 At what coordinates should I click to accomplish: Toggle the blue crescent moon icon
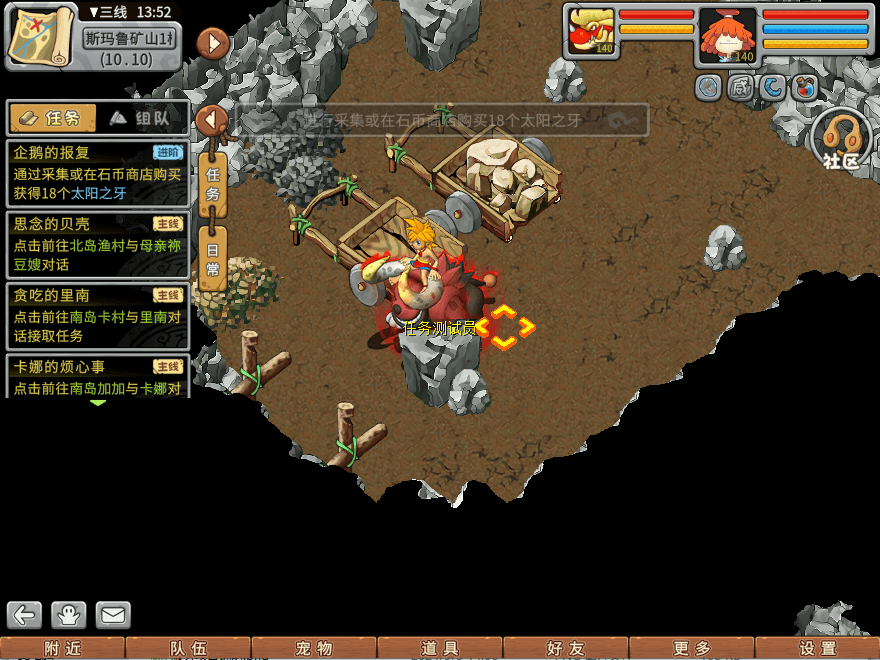[773, 88]
